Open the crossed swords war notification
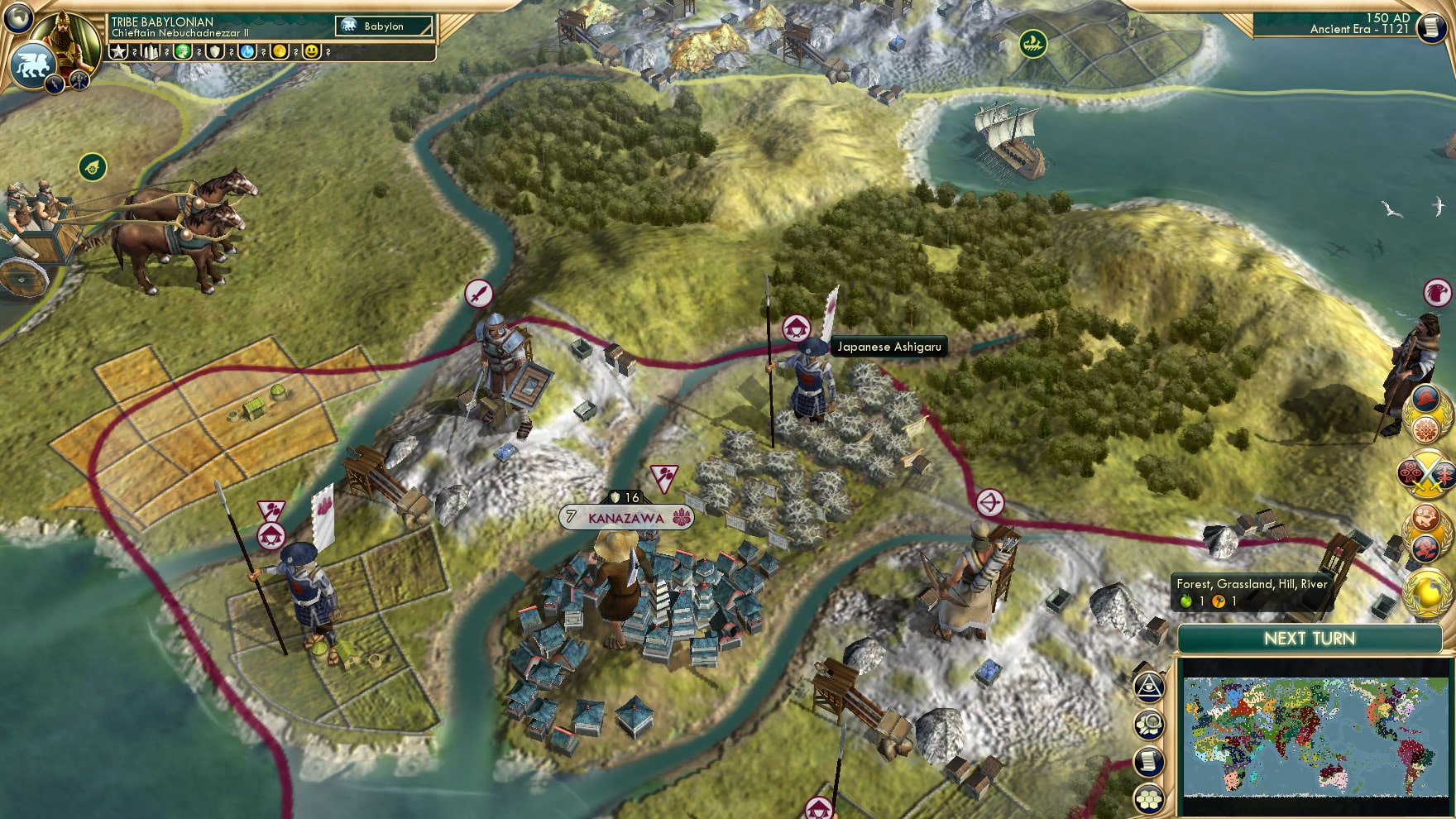Screen dimensions: 1456x819 coord(1425,474)
